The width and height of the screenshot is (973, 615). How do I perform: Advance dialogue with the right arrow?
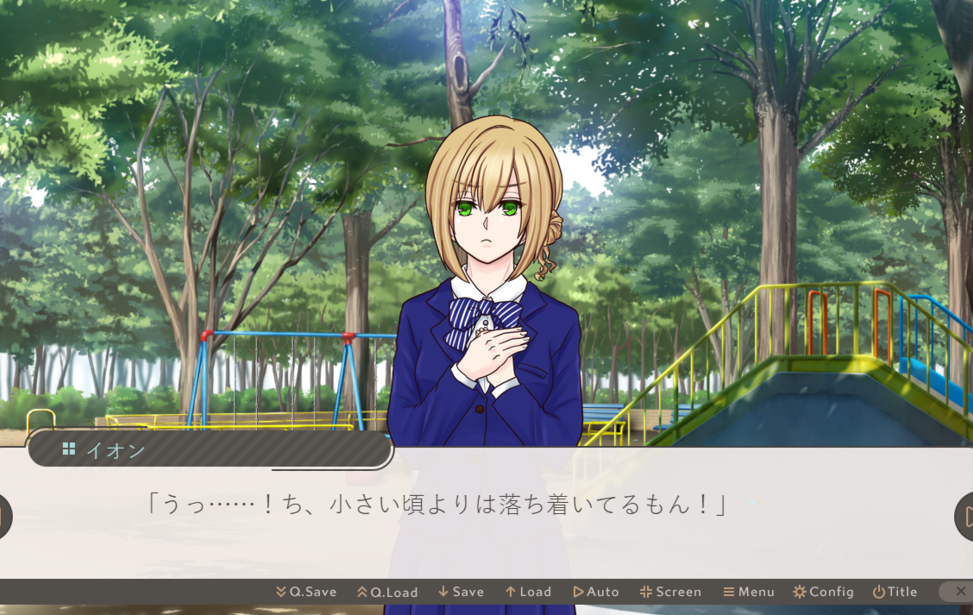964,516
